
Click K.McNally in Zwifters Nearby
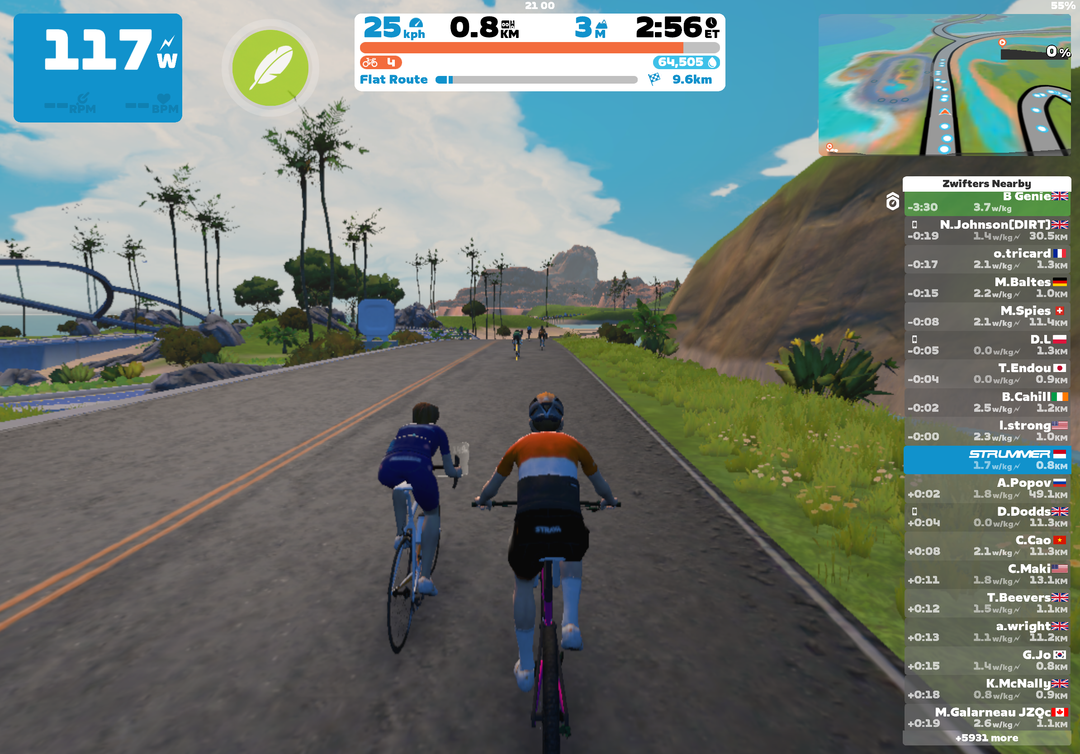[986, 689]
